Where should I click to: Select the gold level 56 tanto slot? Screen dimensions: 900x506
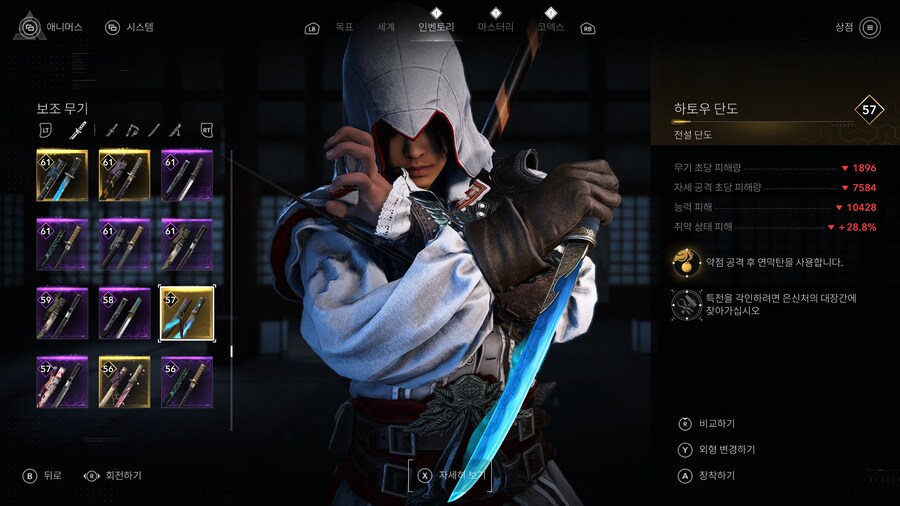coord(124,382)
